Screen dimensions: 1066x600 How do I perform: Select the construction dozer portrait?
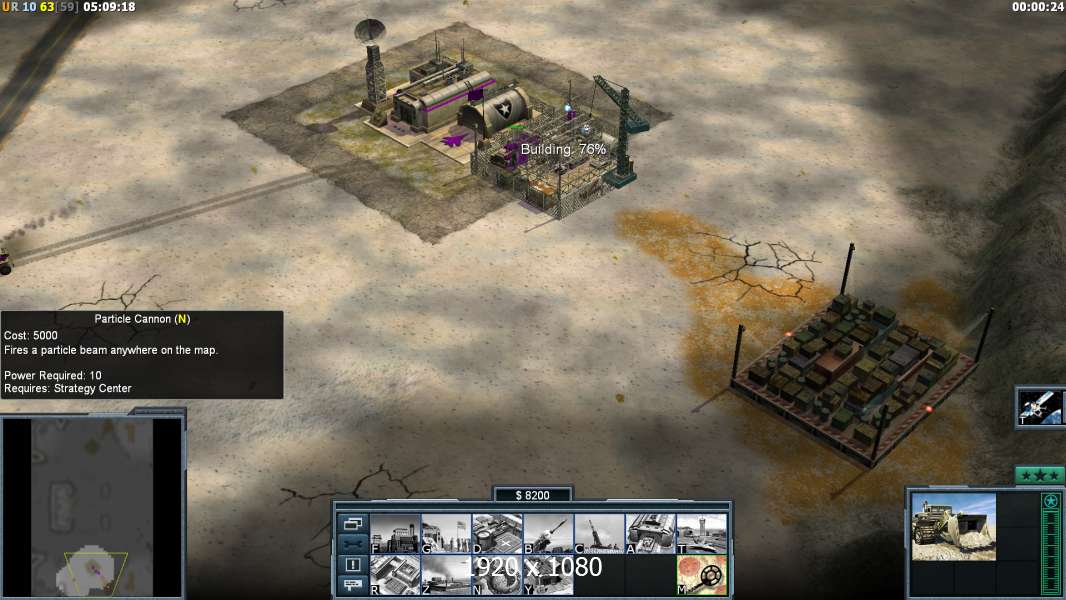pyautogui.click(x=953, y=527)
